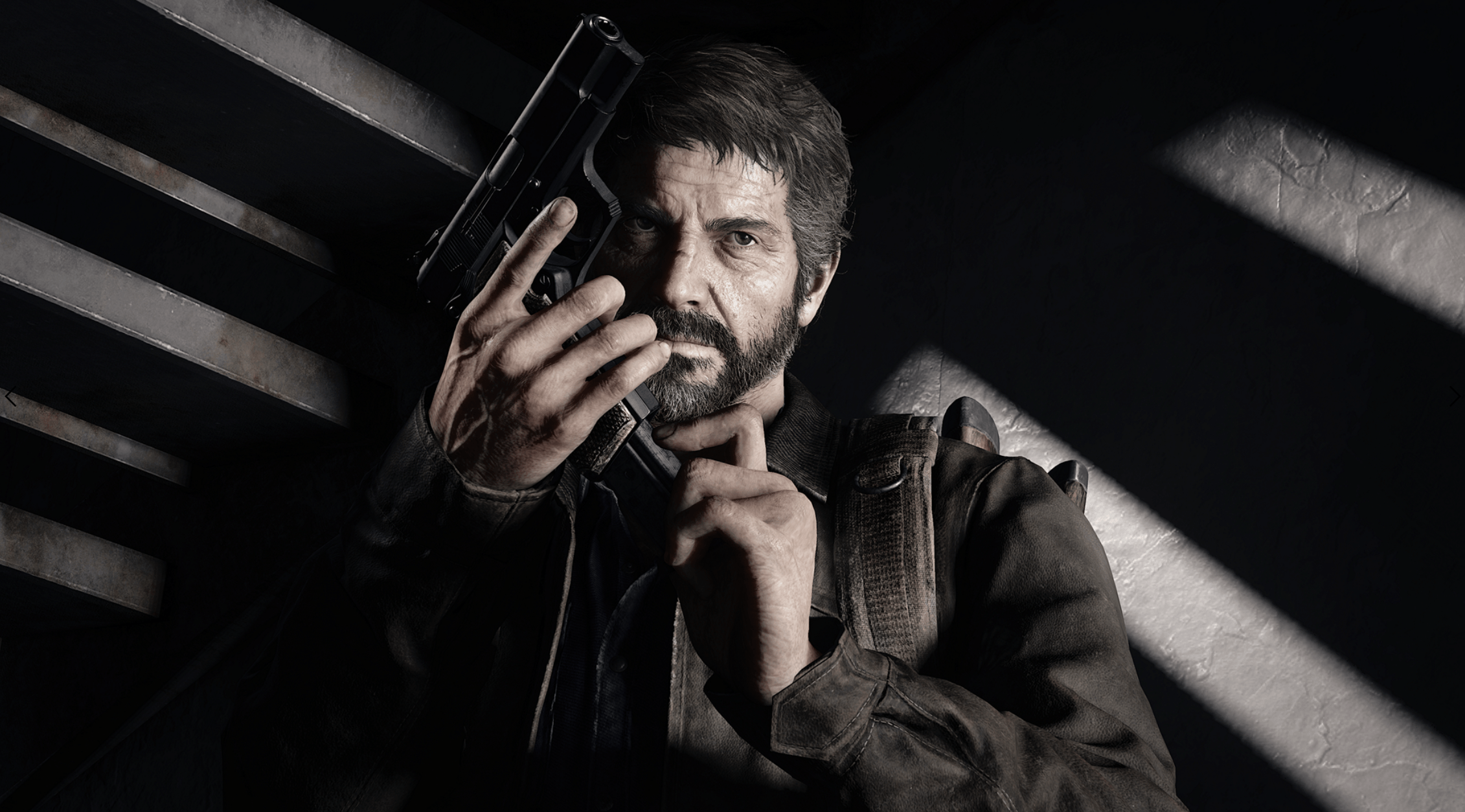Screen dimensions: 1465x812
Task: Go to the previous gallery image arrow
Action: (x=10, y=397)
